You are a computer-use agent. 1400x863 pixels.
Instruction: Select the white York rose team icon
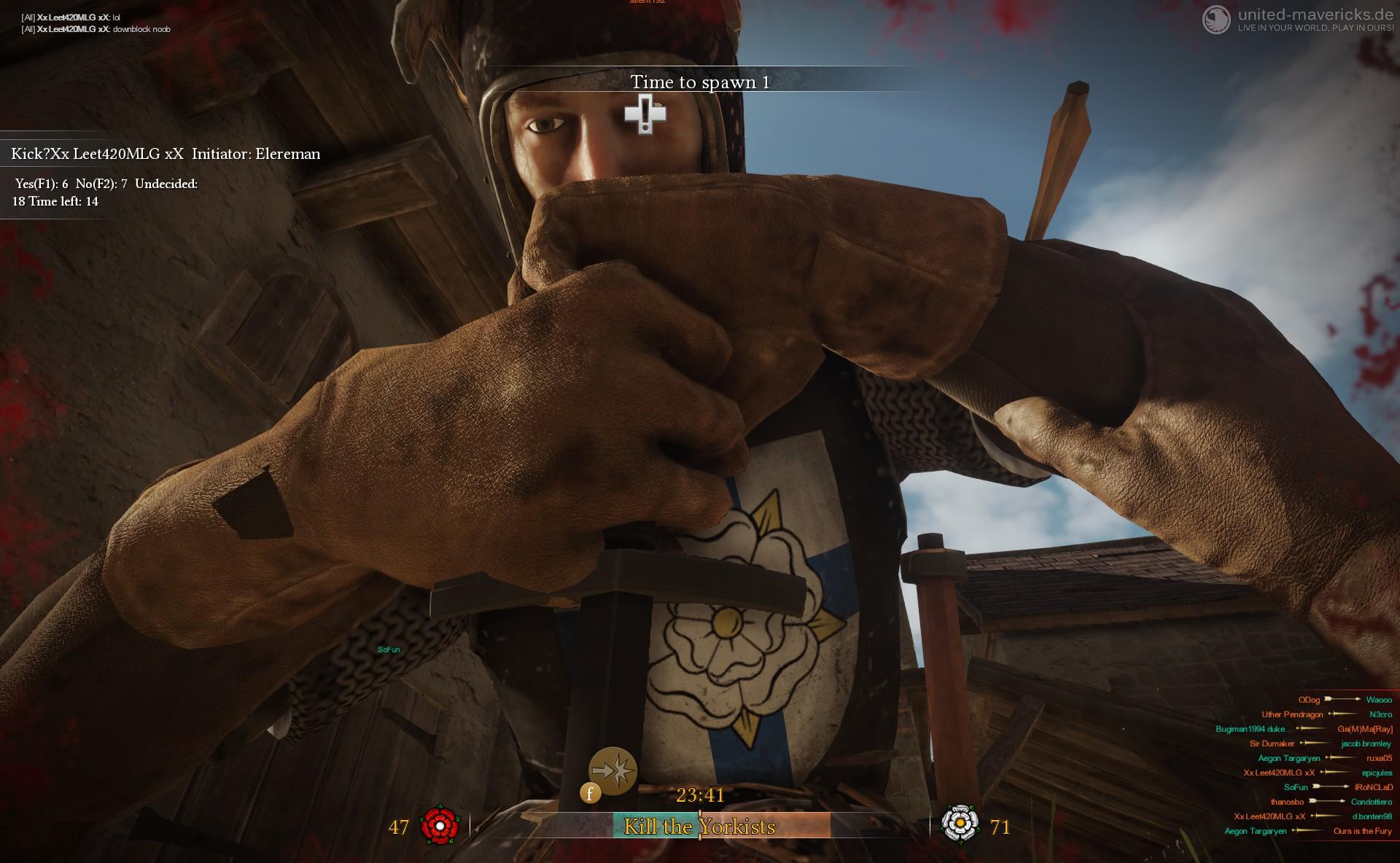(960, 824)
